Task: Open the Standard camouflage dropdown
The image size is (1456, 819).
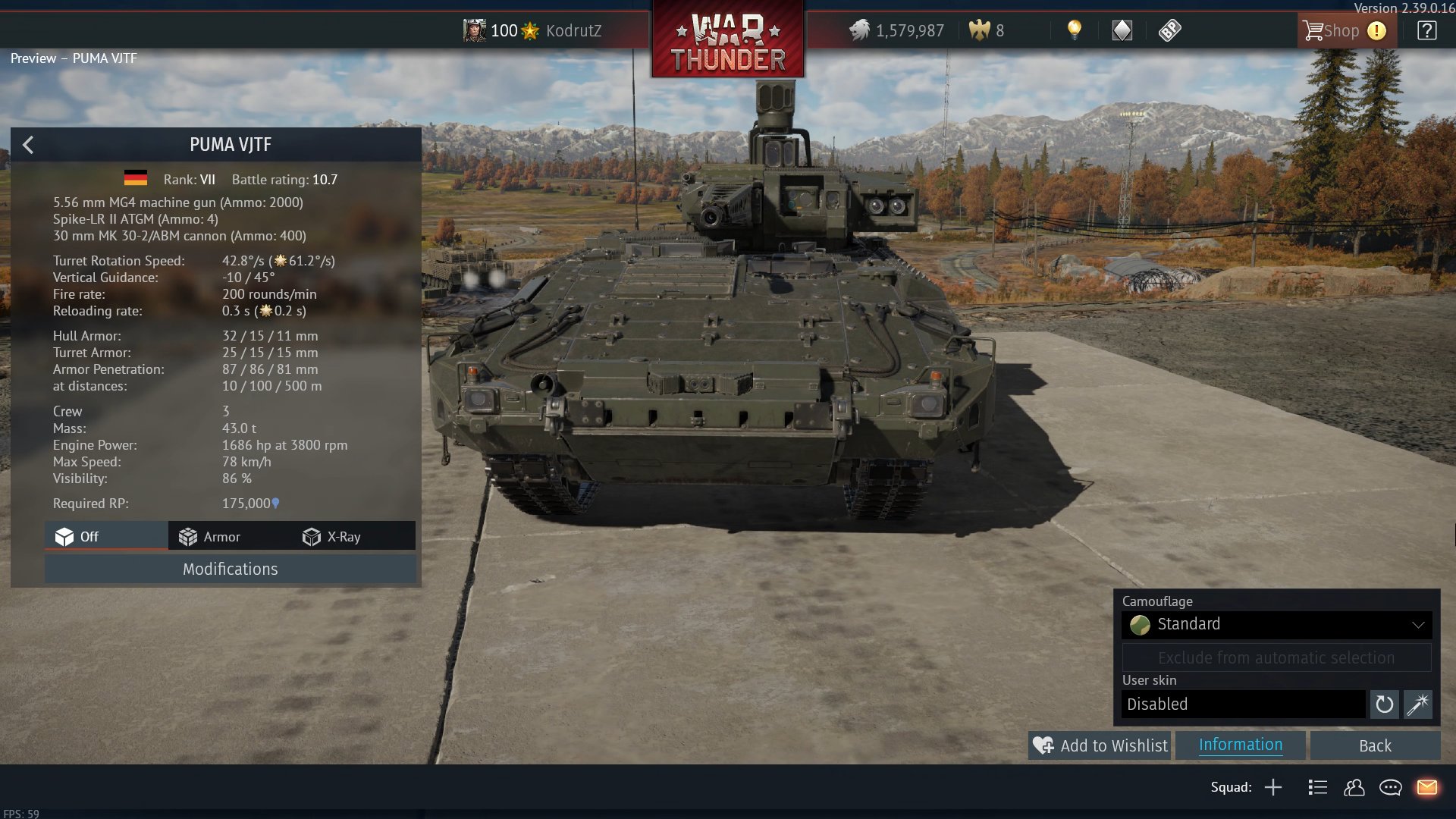Action: click(1276, 624)
